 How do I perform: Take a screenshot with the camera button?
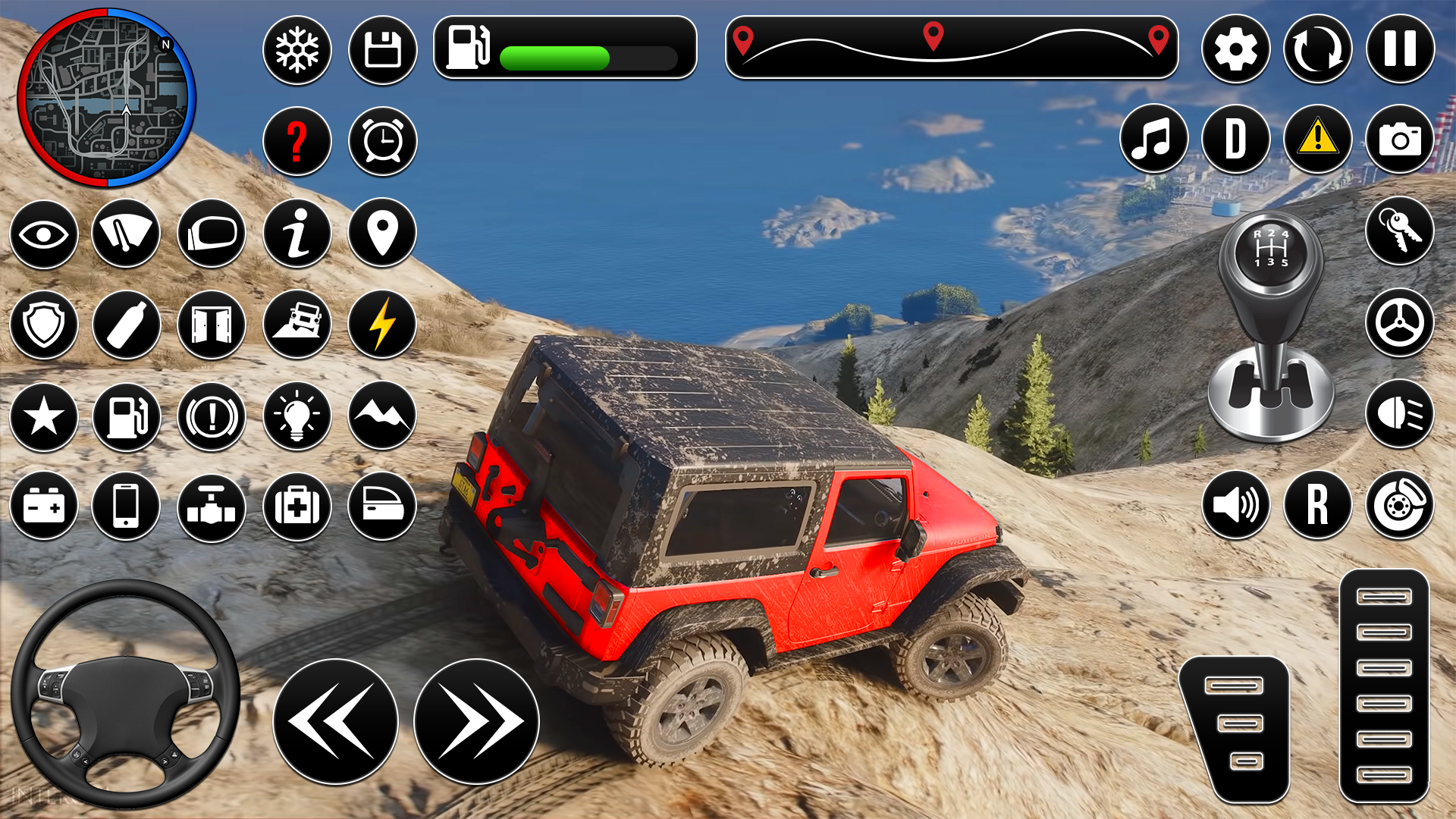click(x=1400, y=140)
